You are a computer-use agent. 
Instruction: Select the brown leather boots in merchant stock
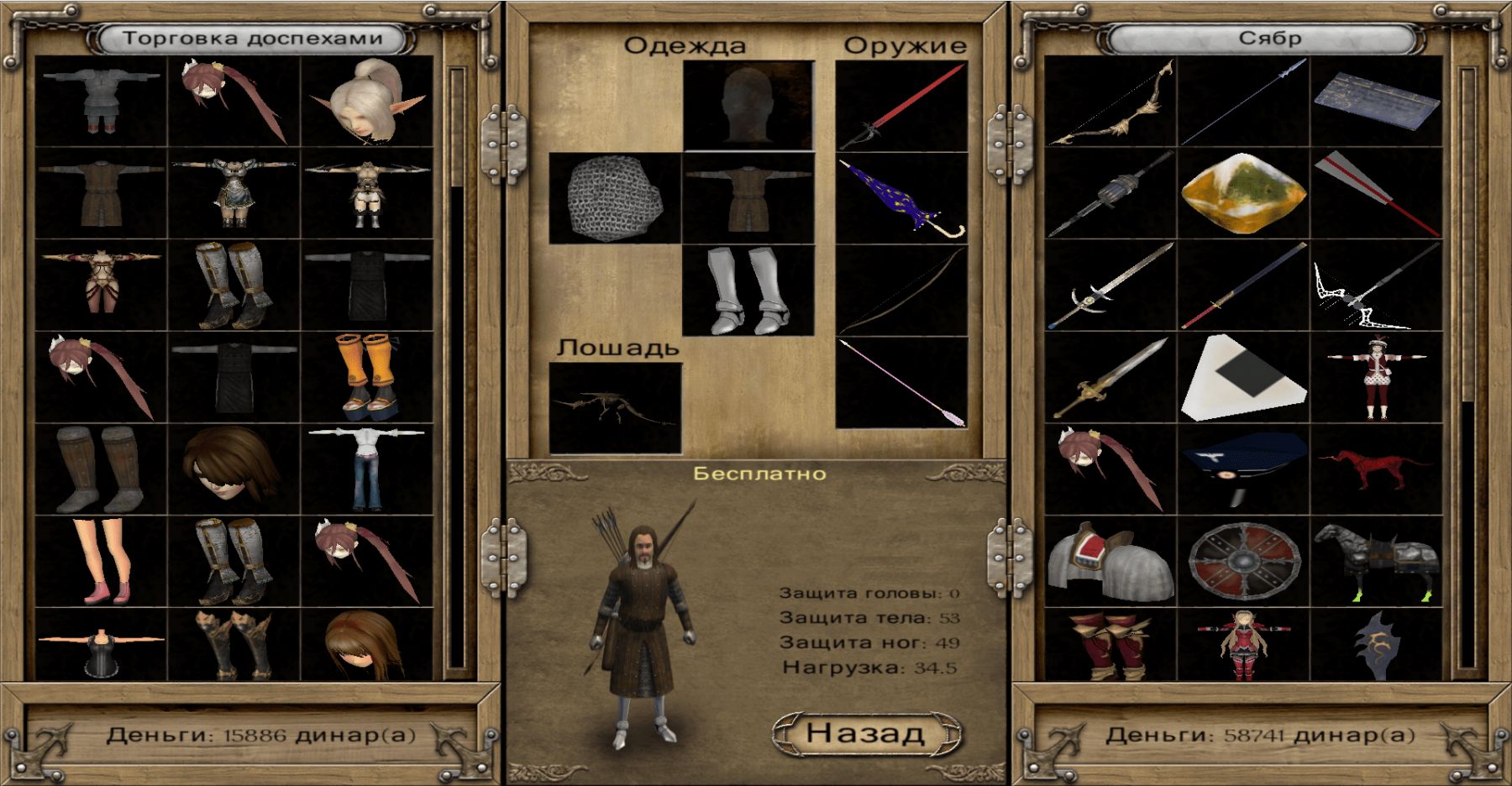pyautogui.click(x=102, y=469)
